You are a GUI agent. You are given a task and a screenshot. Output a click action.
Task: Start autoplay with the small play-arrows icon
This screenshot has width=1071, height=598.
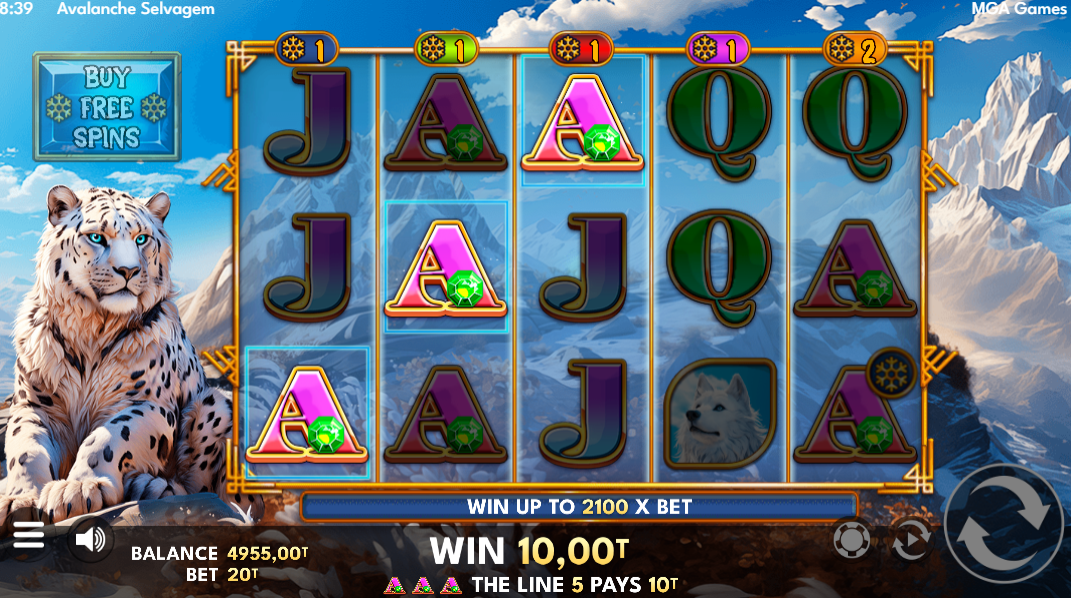click(x=911, y=541)
